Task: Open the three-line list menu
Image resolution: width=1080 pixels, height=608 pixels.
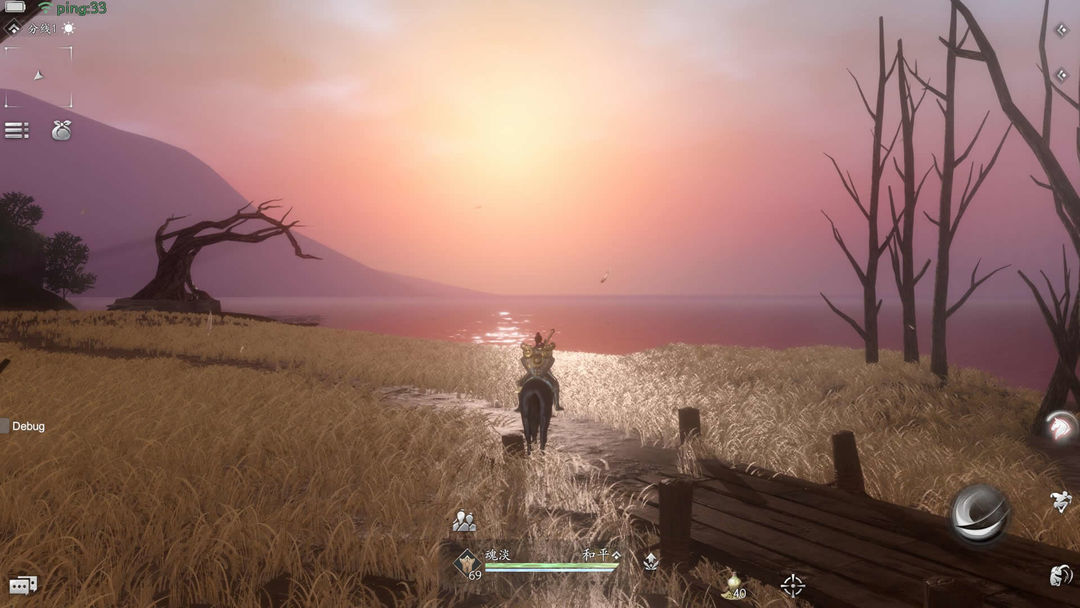Action: point(16,130)
